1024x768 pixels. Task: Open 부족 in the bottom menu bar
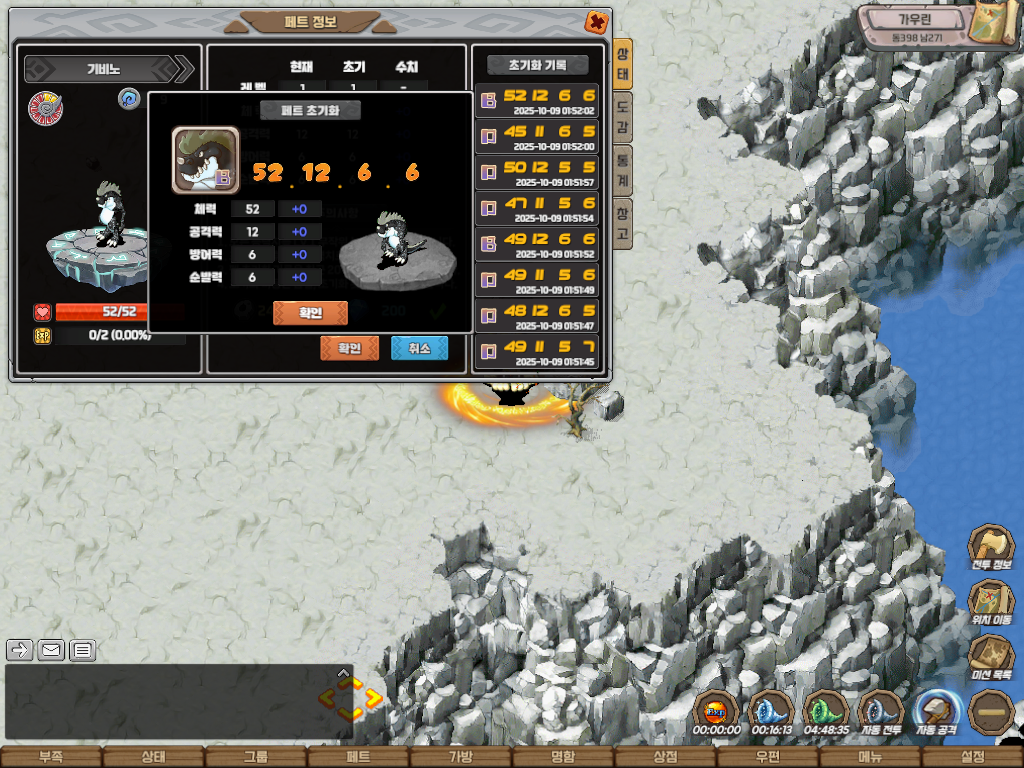tap(50, 757)
